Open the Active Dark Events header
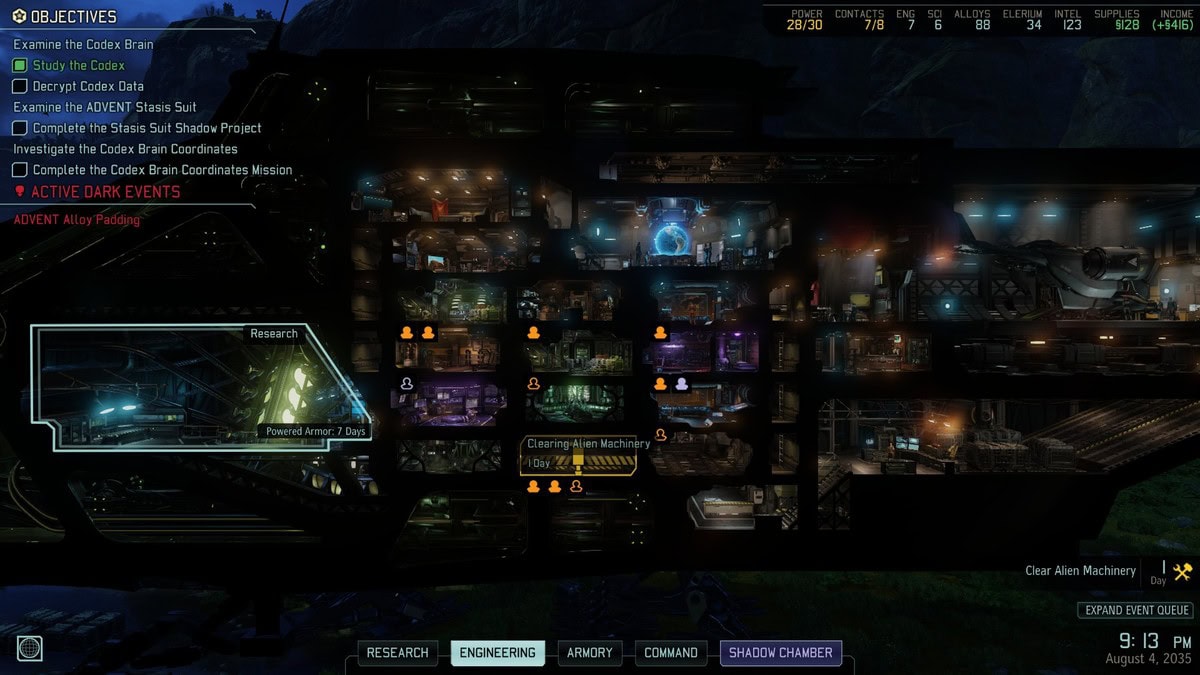 point(105,192)
